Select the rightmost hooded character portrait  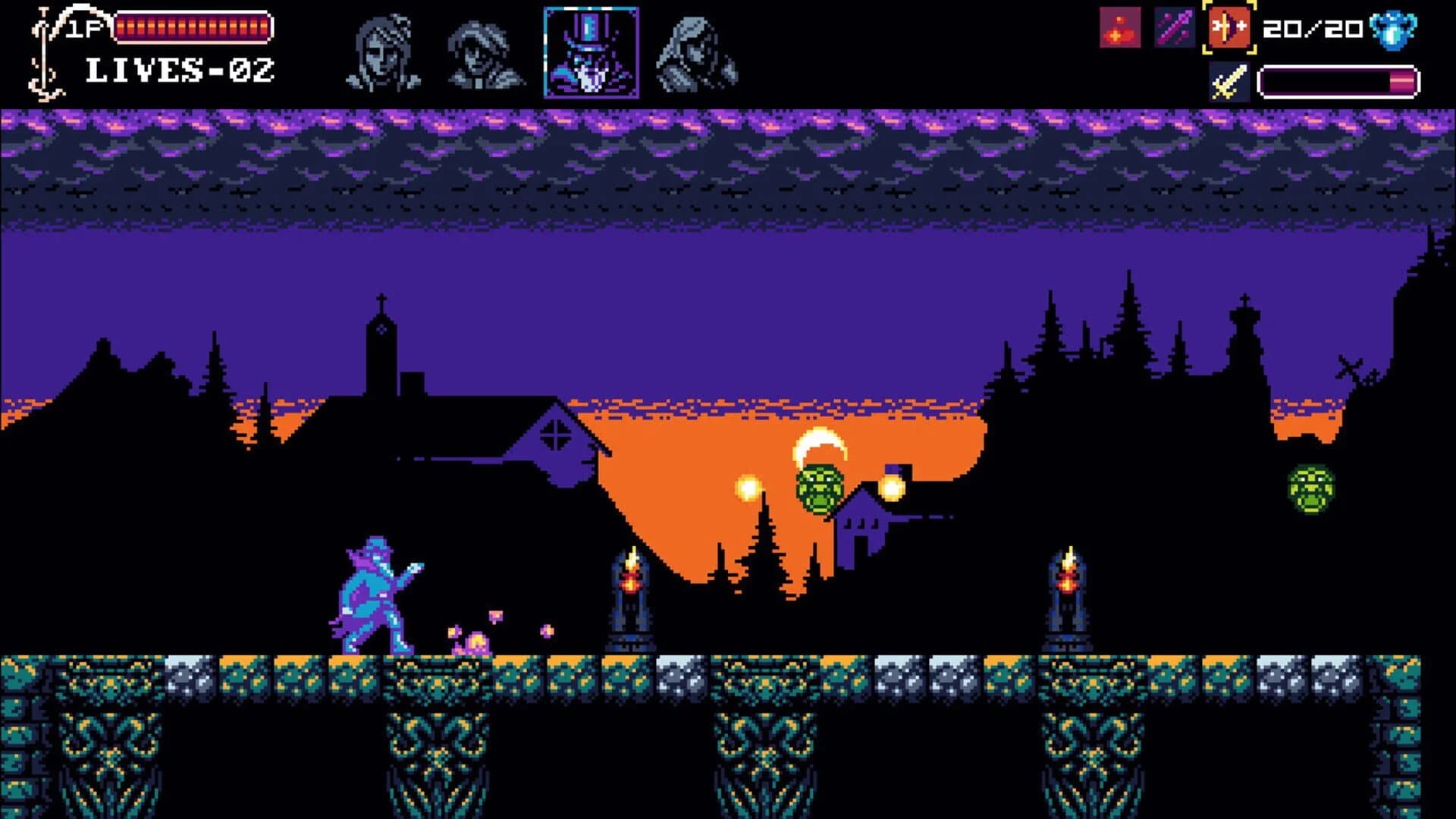692,53
